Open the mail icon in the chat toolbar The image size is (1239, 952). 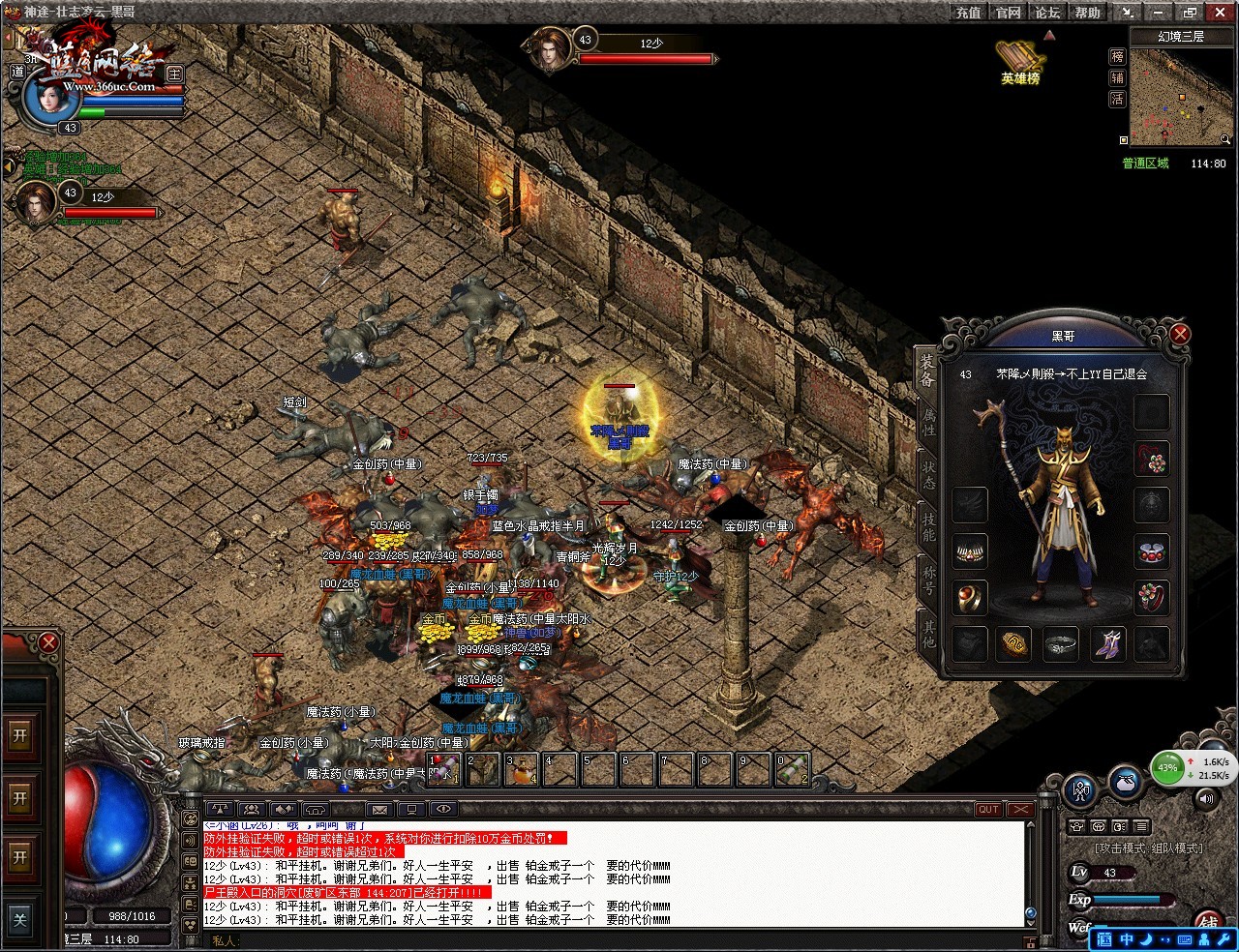[378, 809]
